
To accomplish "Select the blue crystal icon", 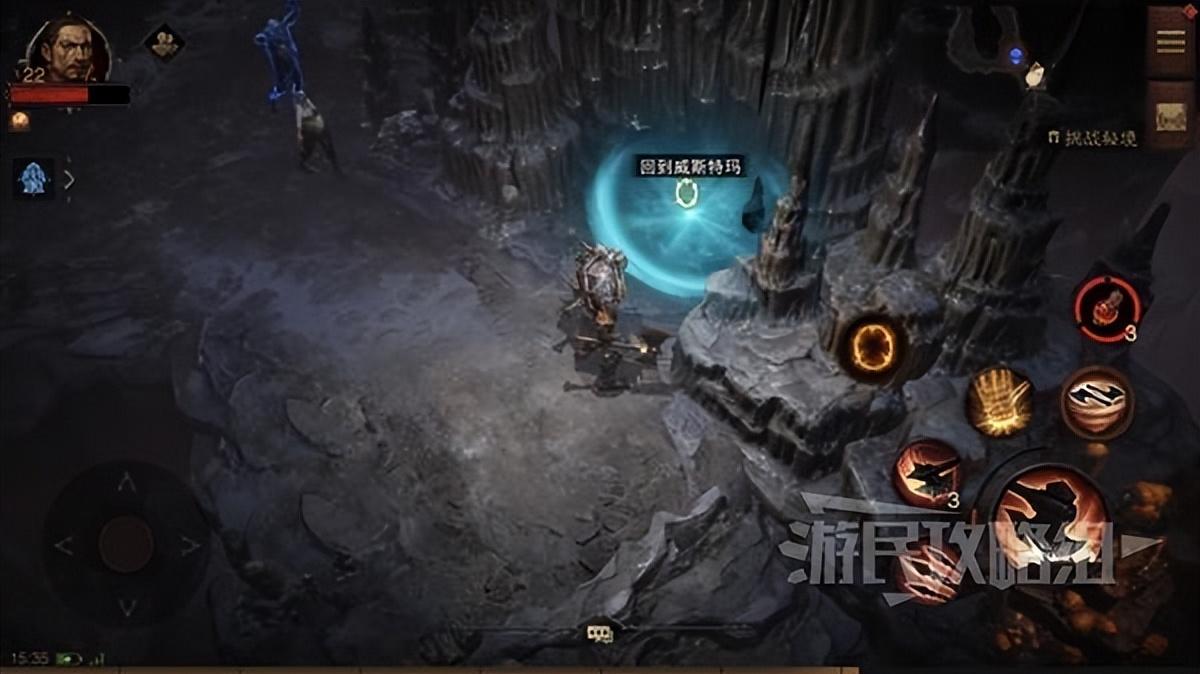I will pyautogui.click(x=34, y=179).
